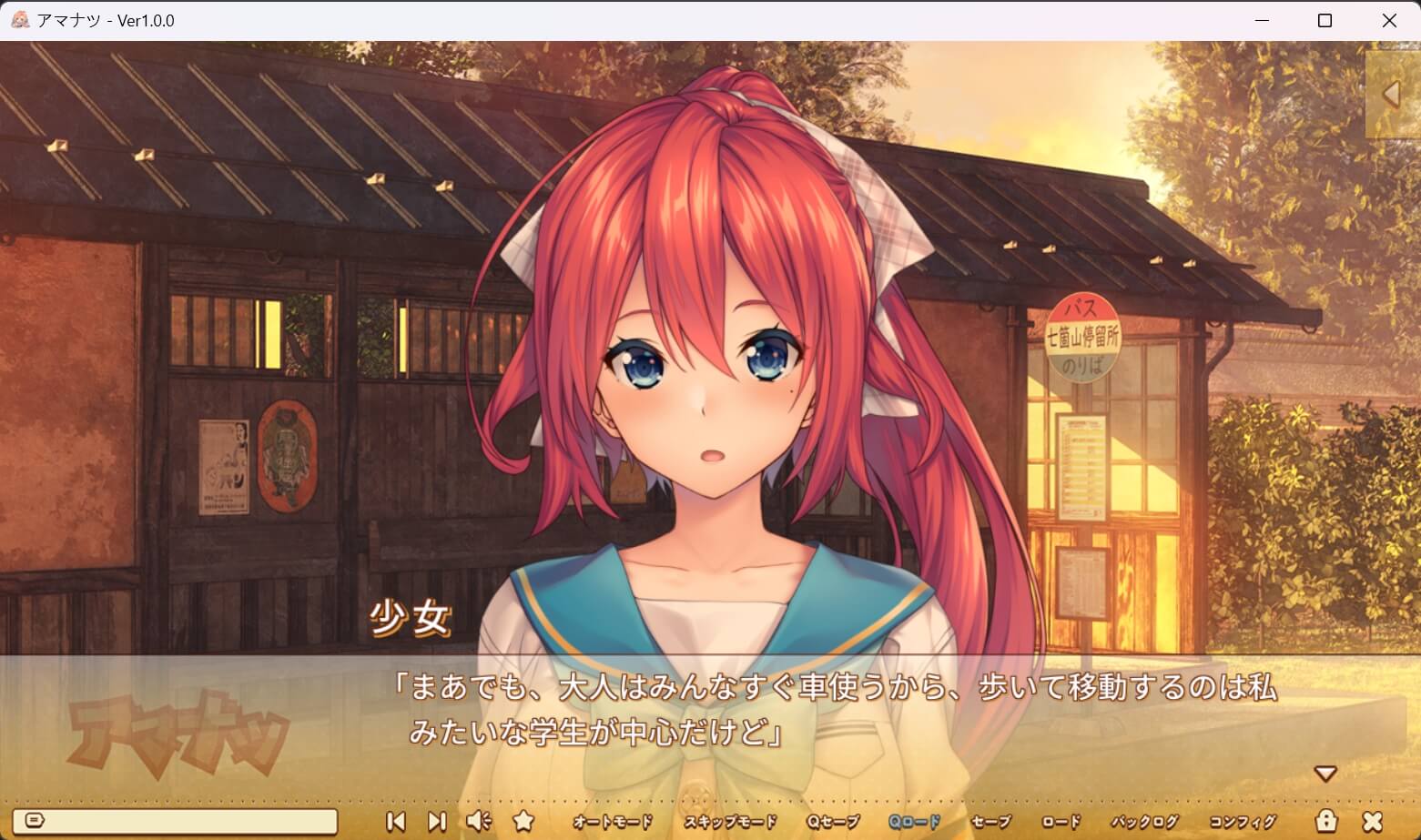Click the app icon in the title bar
The width and height of the screenshot is (1421, 840).
(18, 20)
